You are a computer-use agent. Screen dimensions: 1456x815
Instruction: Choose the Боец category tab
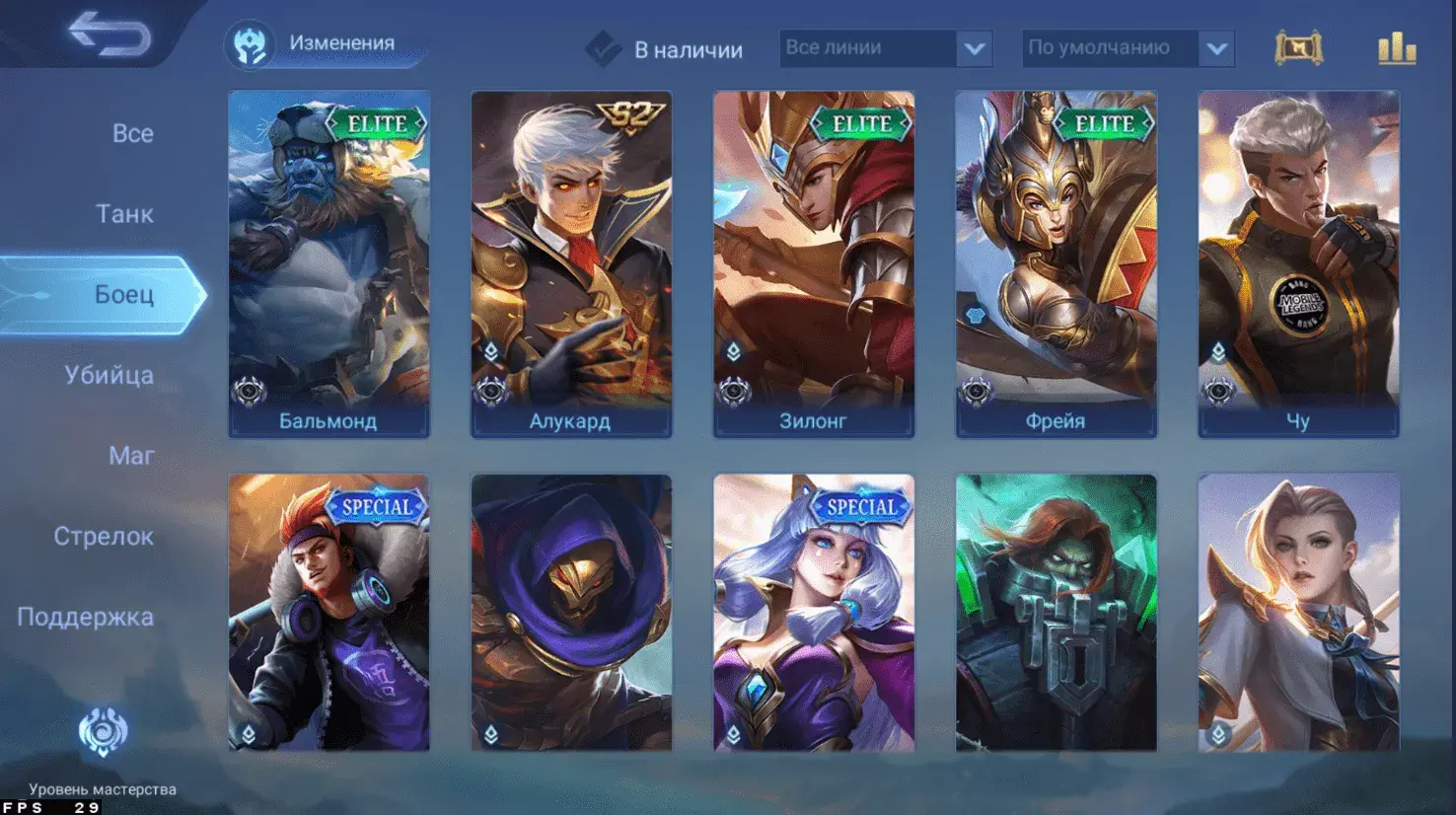click(x=123, y=294)
